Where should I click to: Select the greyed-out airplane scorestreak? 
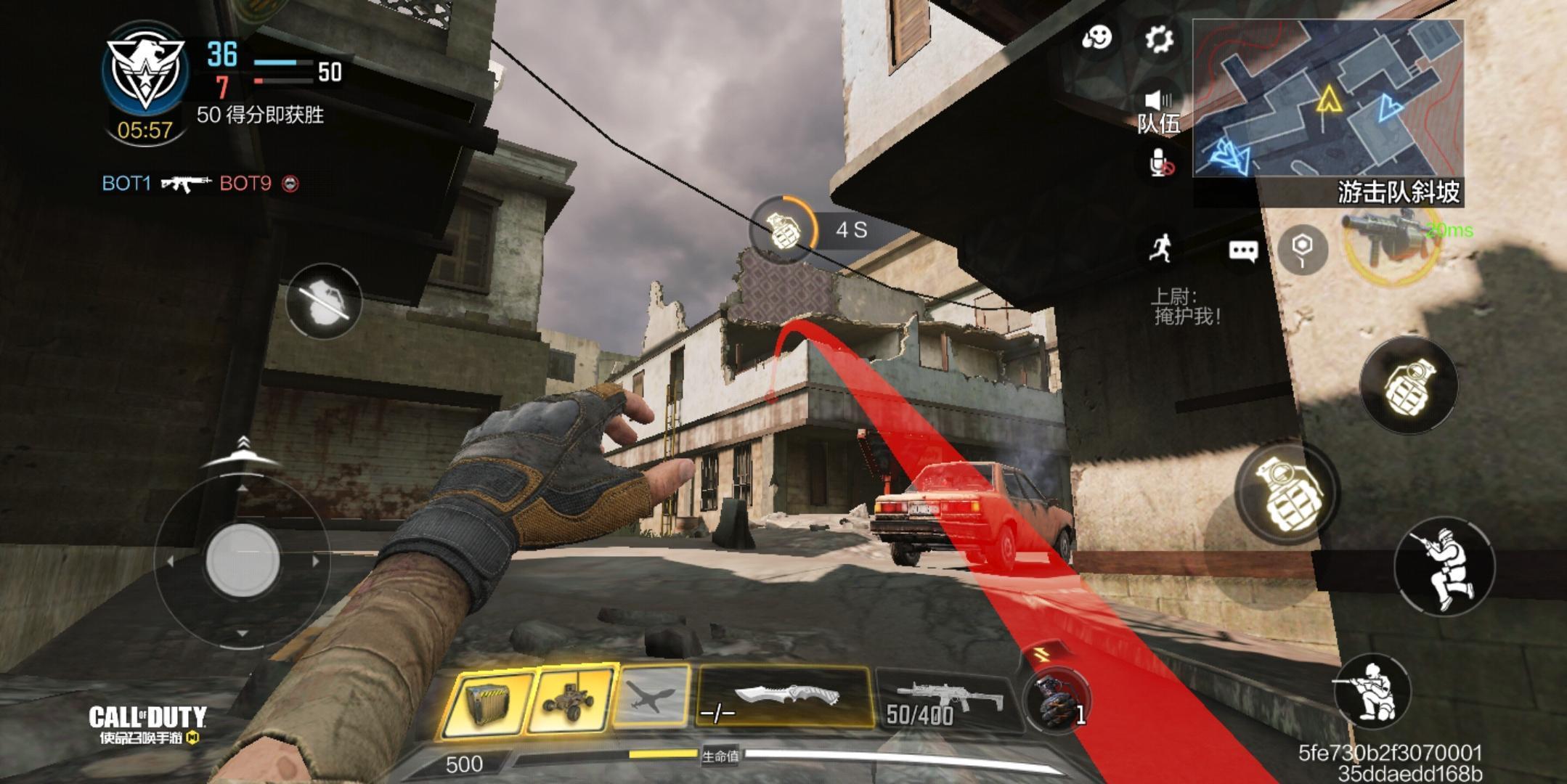click(x=652, y=698)
